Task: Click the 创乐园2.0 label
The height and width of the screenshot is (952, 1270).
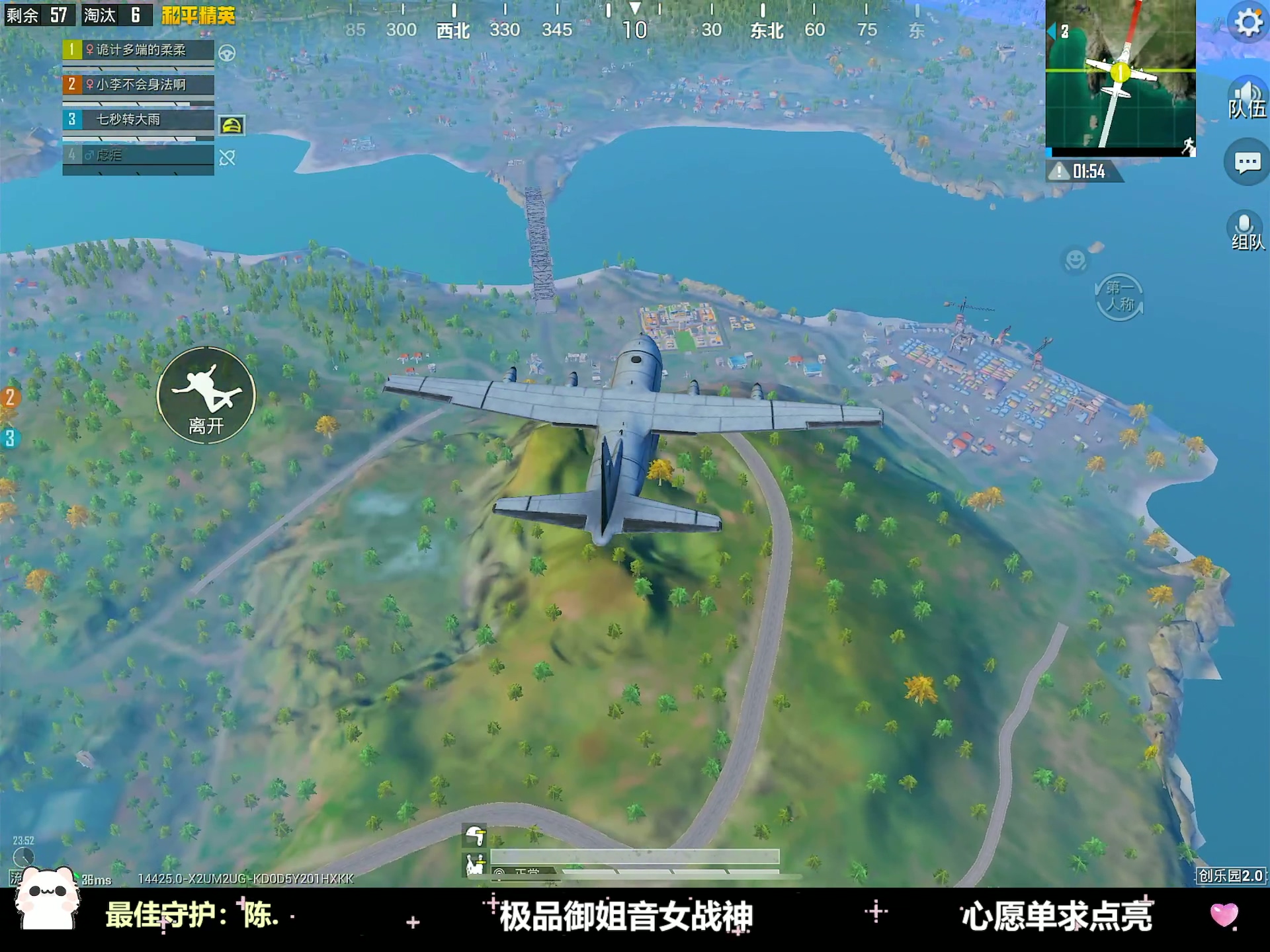Action: click(x=1230, y=875)
